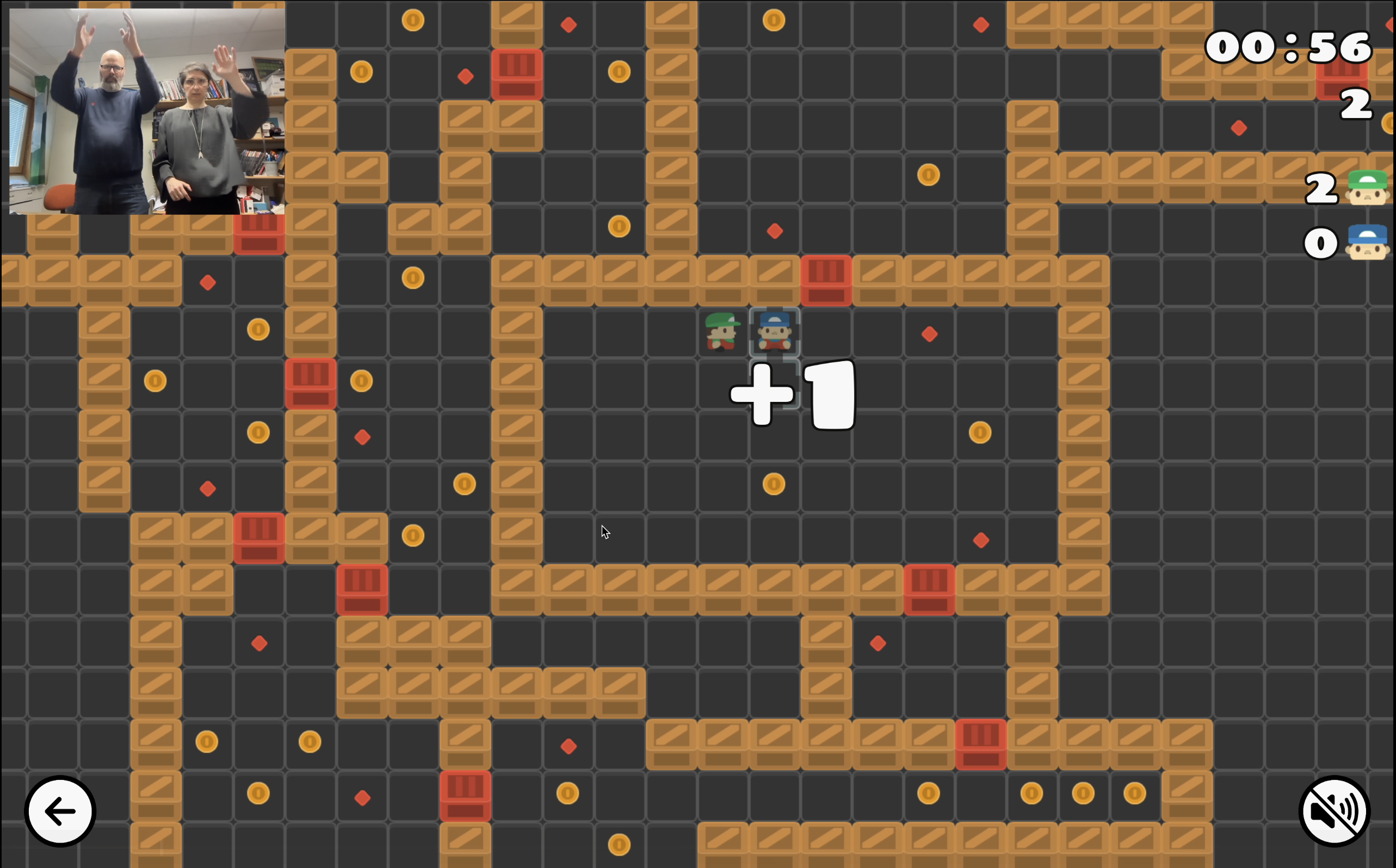Toggle the muted sound button
This screenshot has height=868, width=1396.
[1335, 811]
